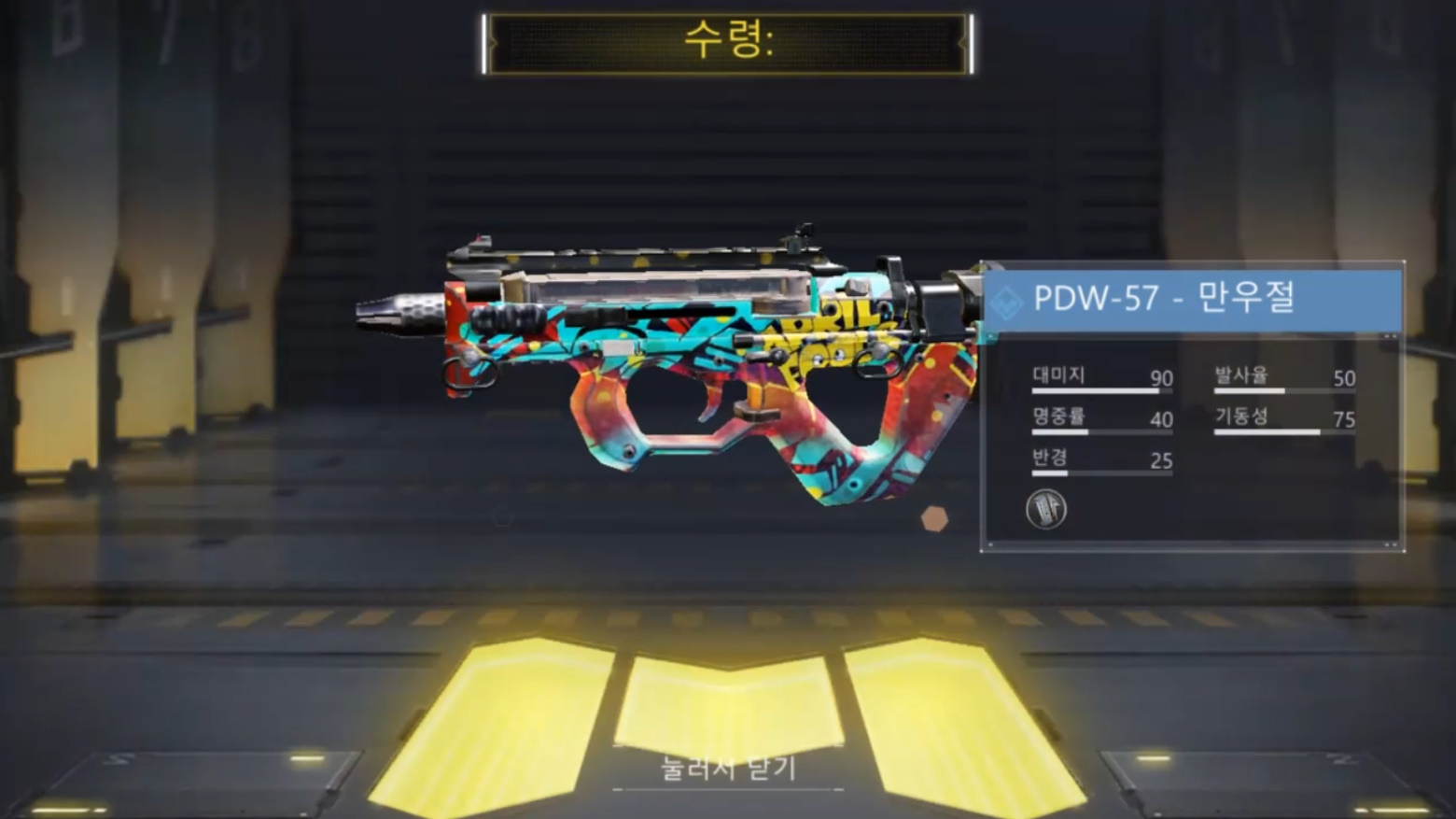Tap the '눌러서 닫기' close prompt

point(728,769)
